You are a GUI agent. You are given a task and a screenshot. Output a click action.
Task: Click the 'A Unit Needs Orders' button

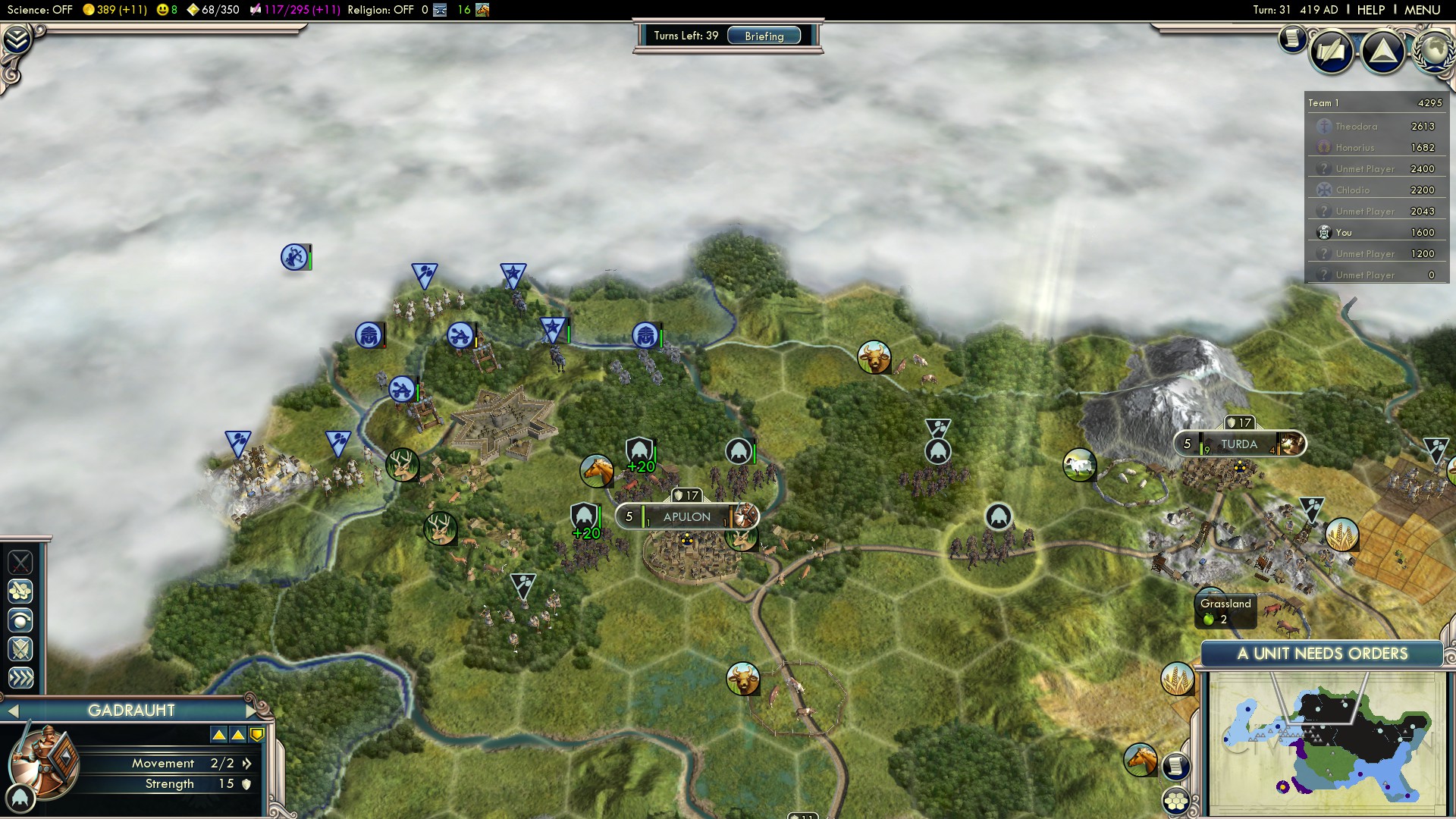[x=1322, y=654]
